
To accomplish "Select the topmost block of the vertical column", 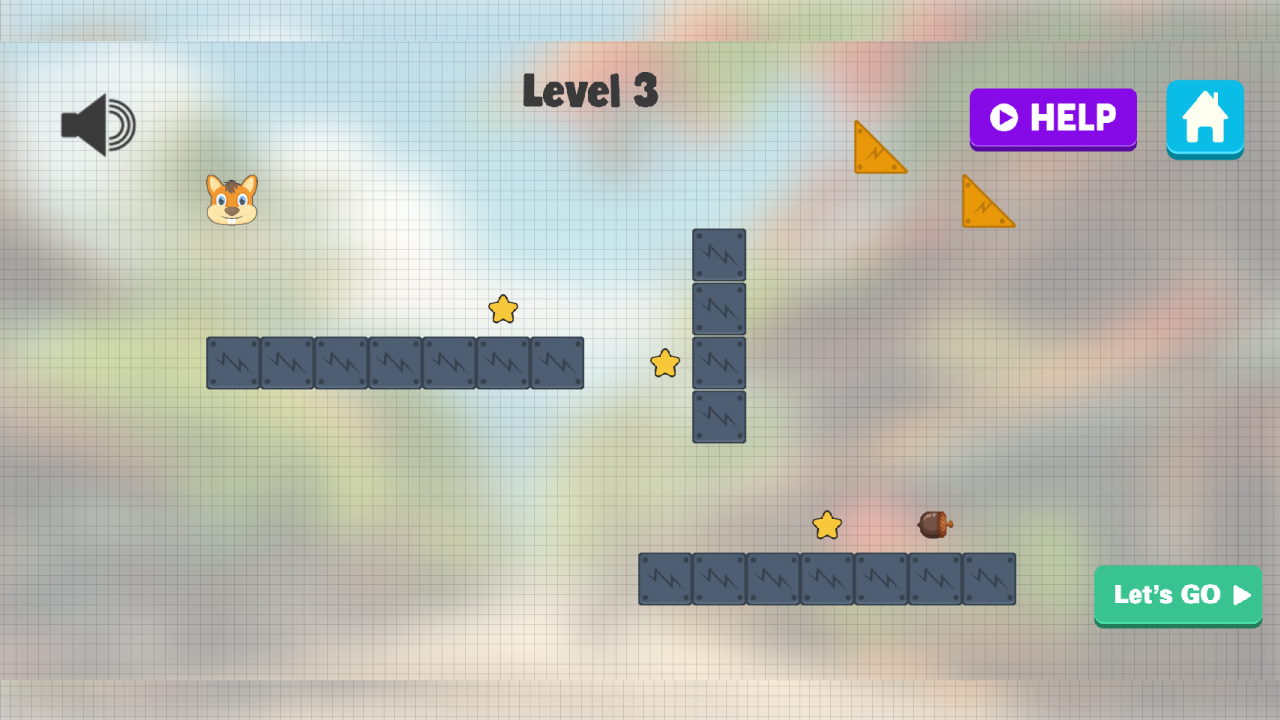I will pyautogui.click(x=719, y=255).
